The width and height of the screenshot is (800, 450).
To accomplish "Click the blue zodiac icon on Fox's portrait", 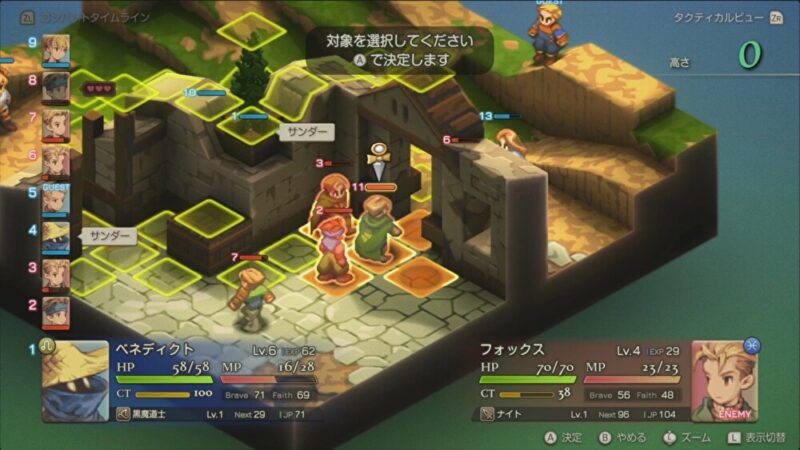I will (x=751, y=345).
